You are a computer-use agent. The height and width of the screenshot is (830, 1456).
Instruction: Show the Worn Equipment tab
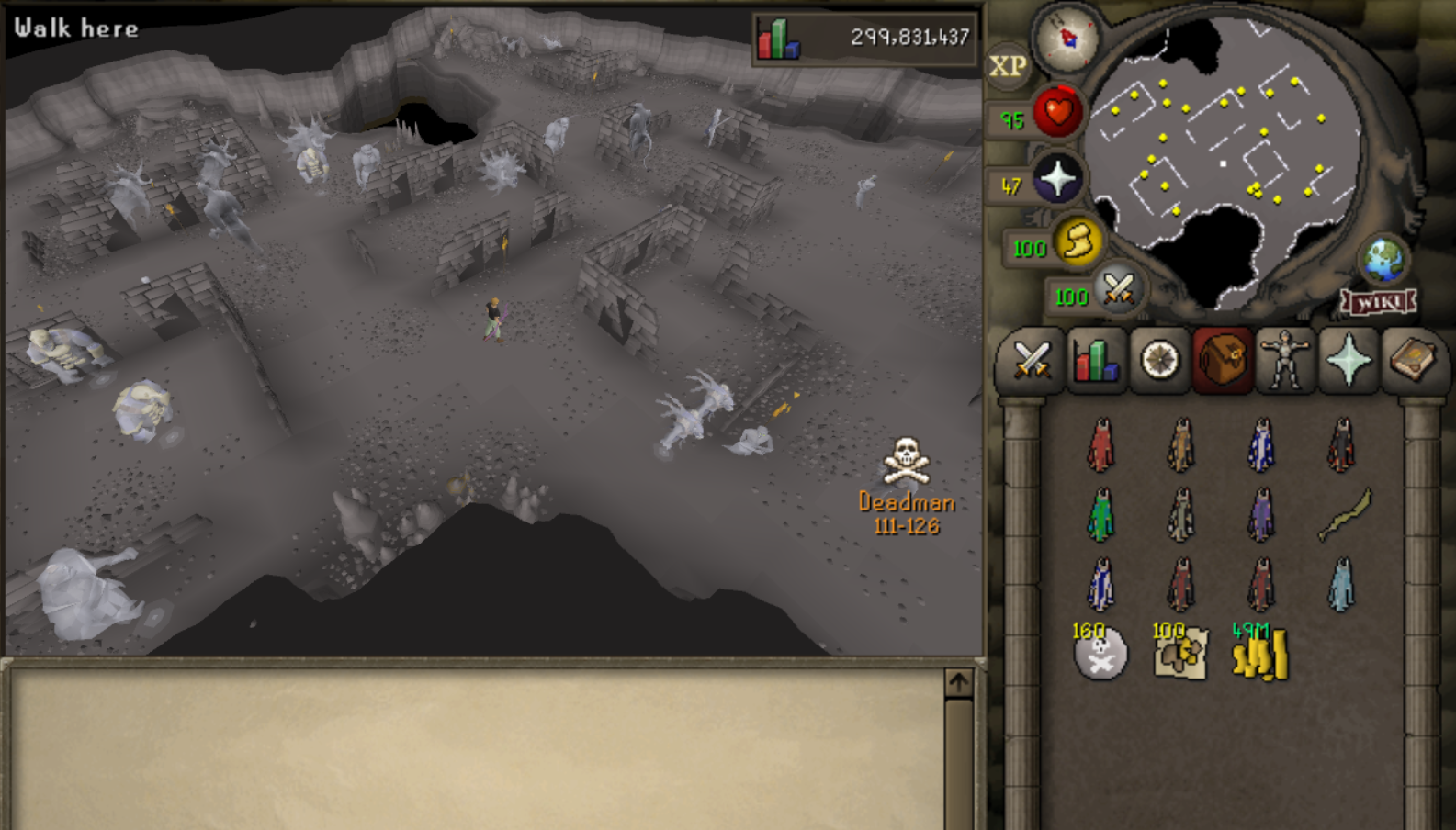[1285, 360]
